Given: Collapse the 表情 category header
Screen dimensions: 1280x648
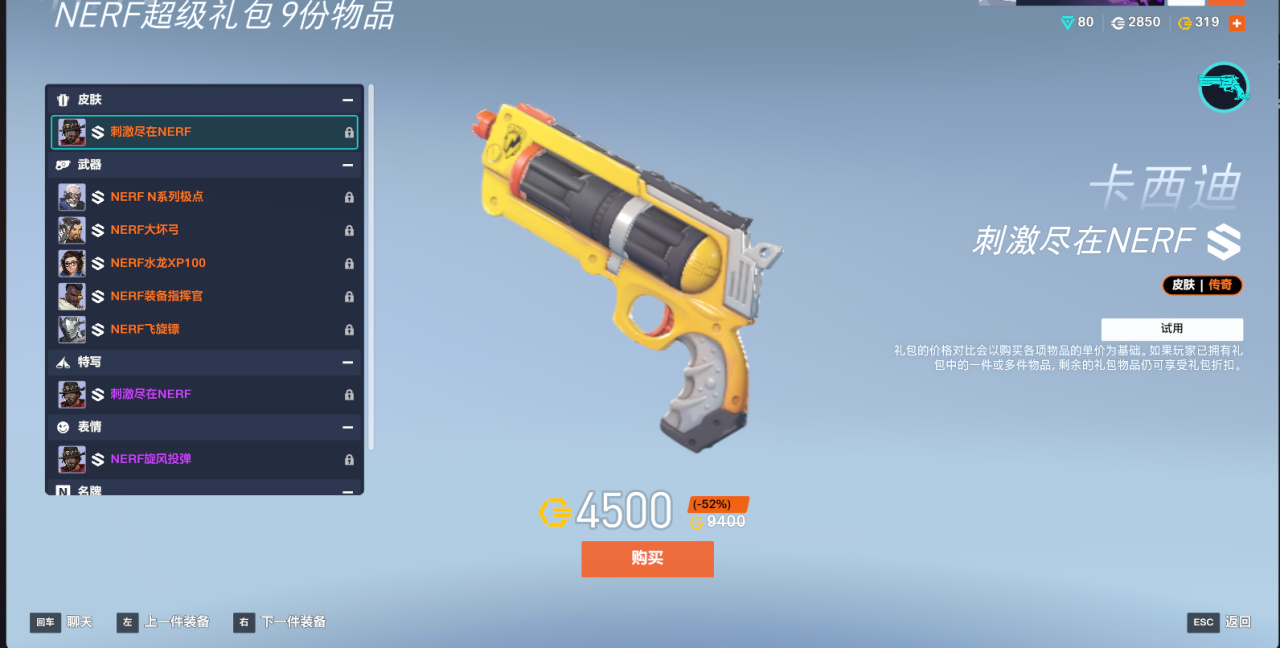Looking at the screenshot, I should point(347,427).
